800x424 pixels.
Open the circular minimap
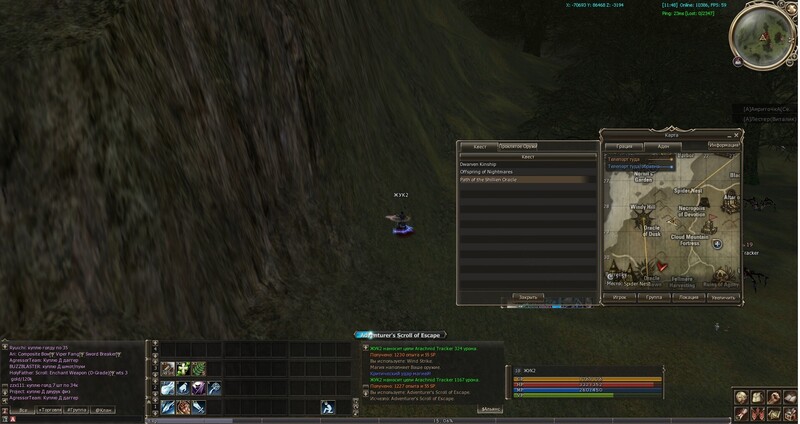(763, 36)
